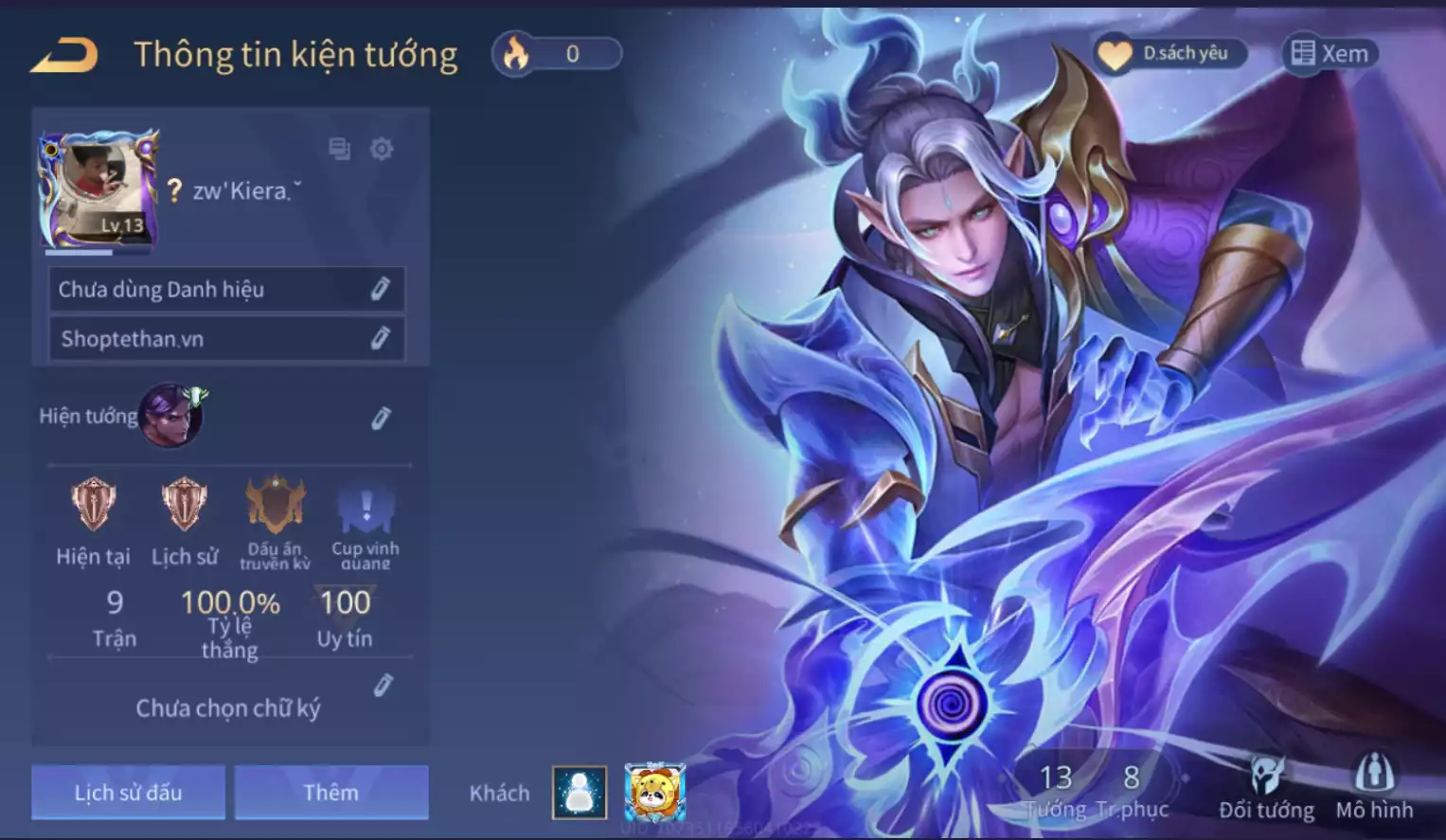
Task: Edit the Chưa dùng Danh hiệu title
Action: pos(380,289)
